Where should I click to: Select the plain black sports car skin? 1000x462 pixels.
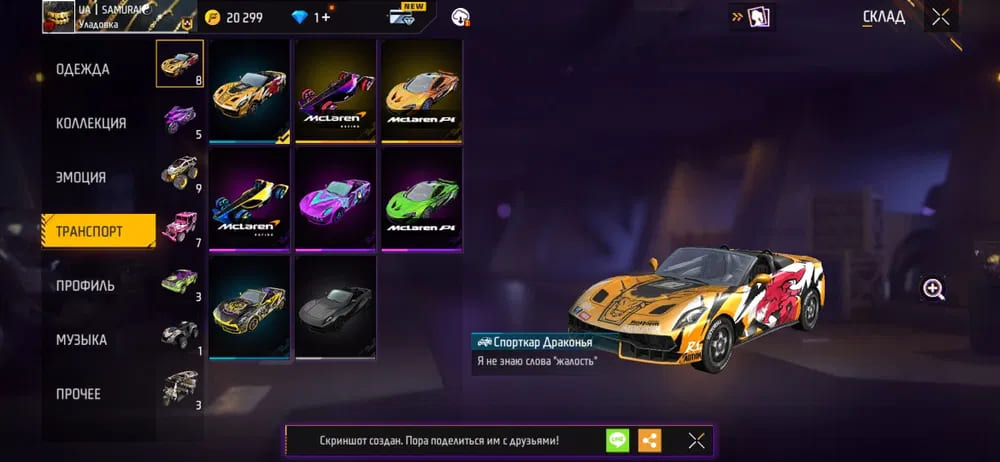tap(336, 302)
